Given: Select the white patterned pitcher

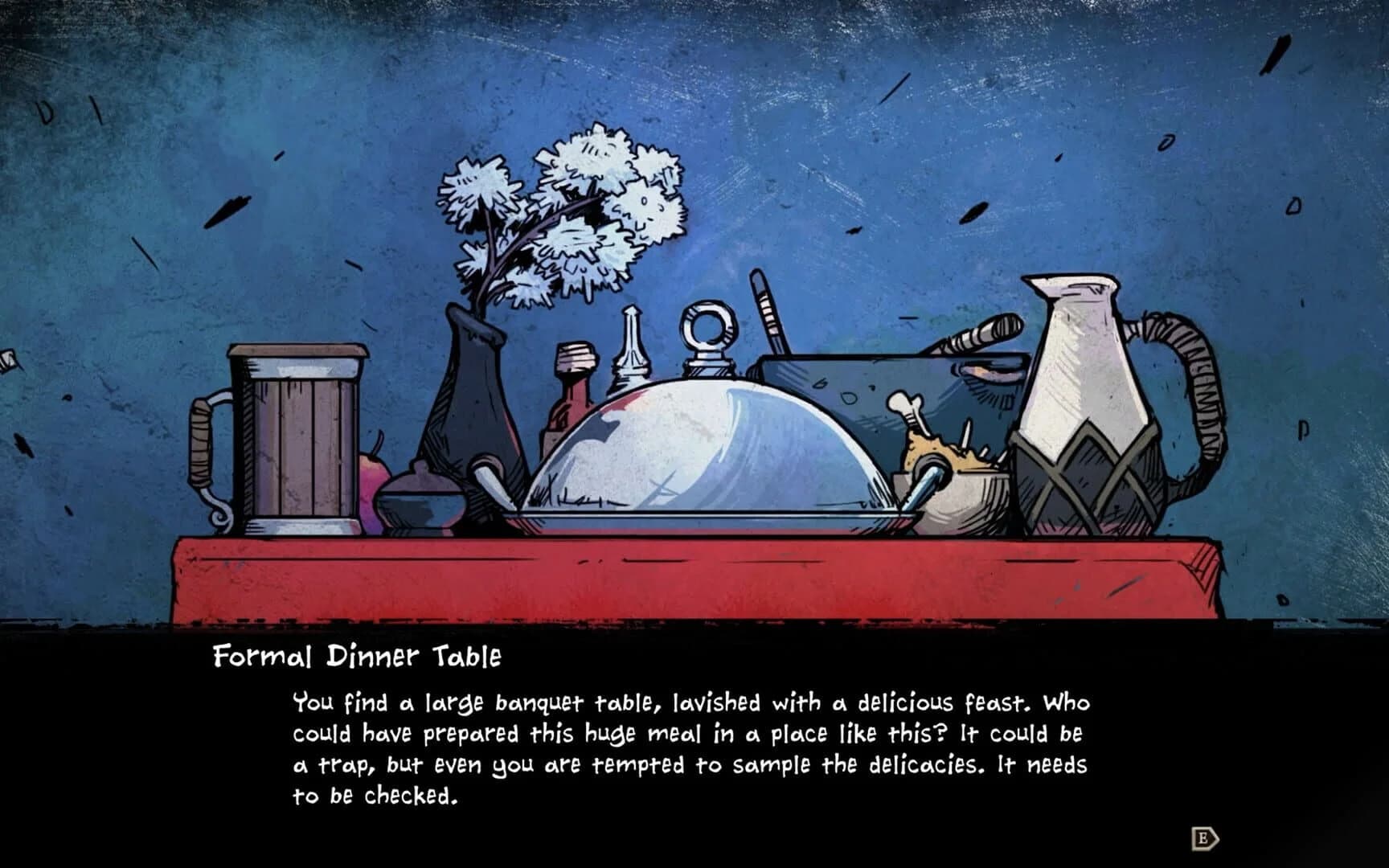Looking at the screenshot, I should [1085, 402].
